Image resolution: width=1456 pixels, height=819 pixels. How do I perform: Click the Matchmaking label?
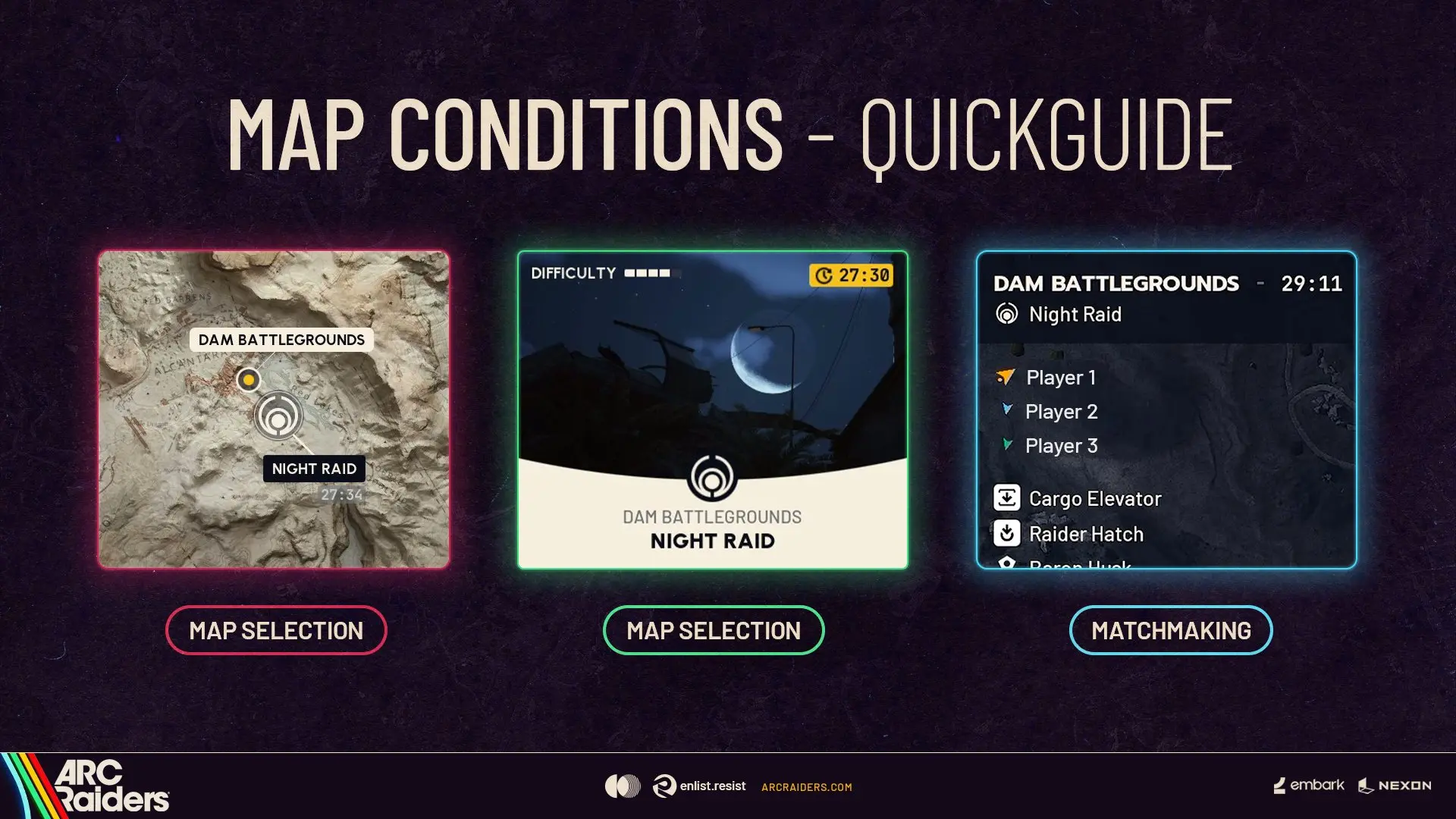(1171, 630)
